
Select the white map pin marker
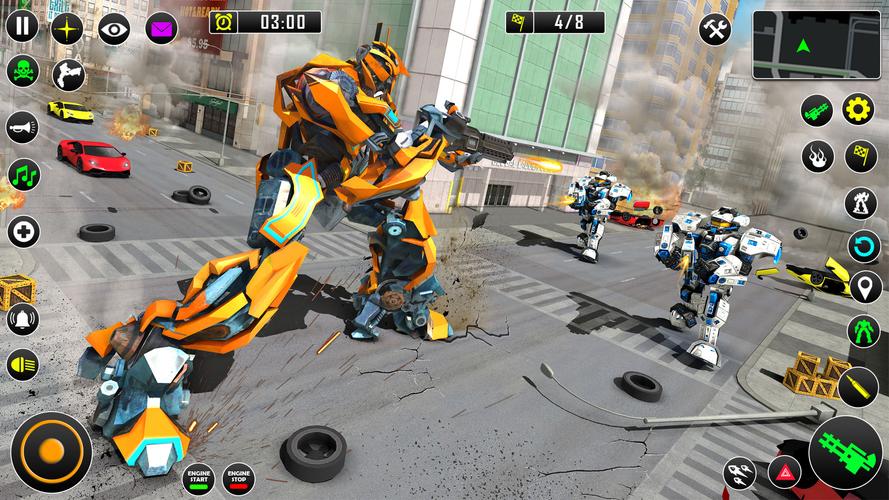coord(862,287)
